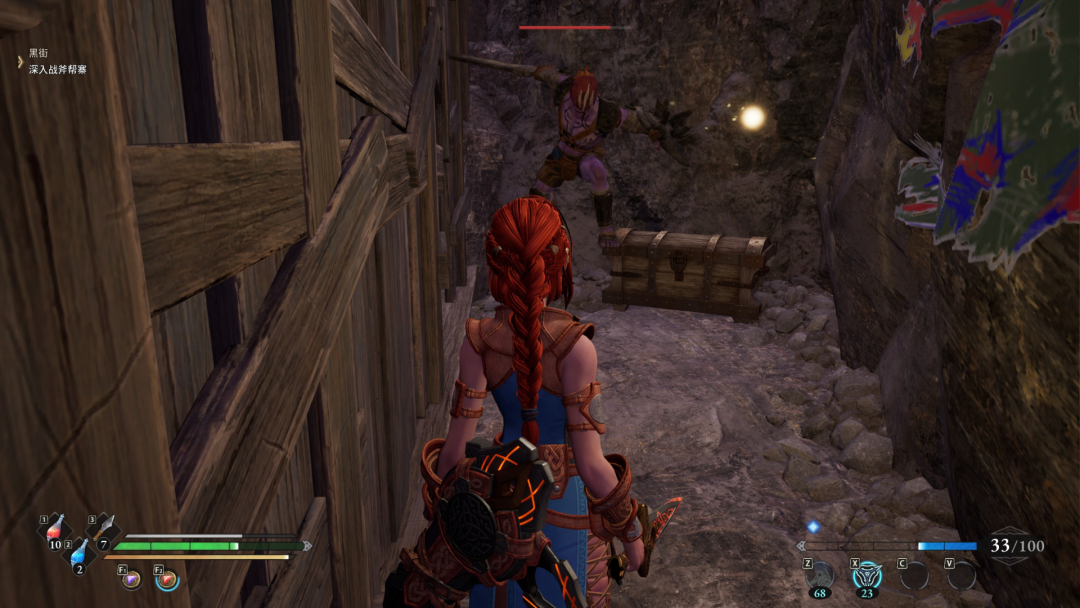
Task: Select the blue mana potion slot
Action: click(x=80, y=553)
